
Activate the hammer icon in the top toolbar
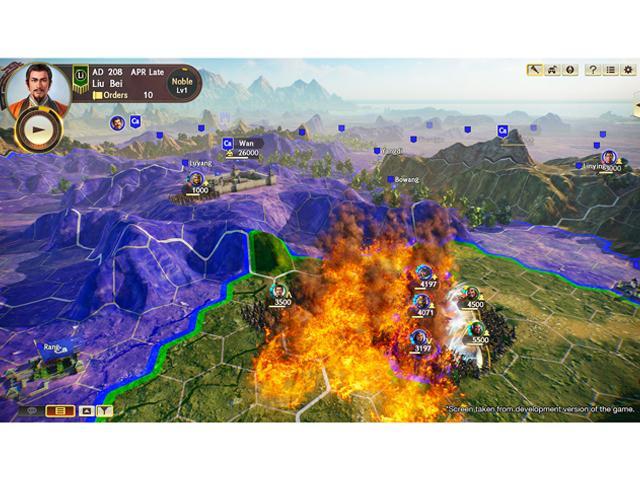pyautogui.click(x=535, y=70)
